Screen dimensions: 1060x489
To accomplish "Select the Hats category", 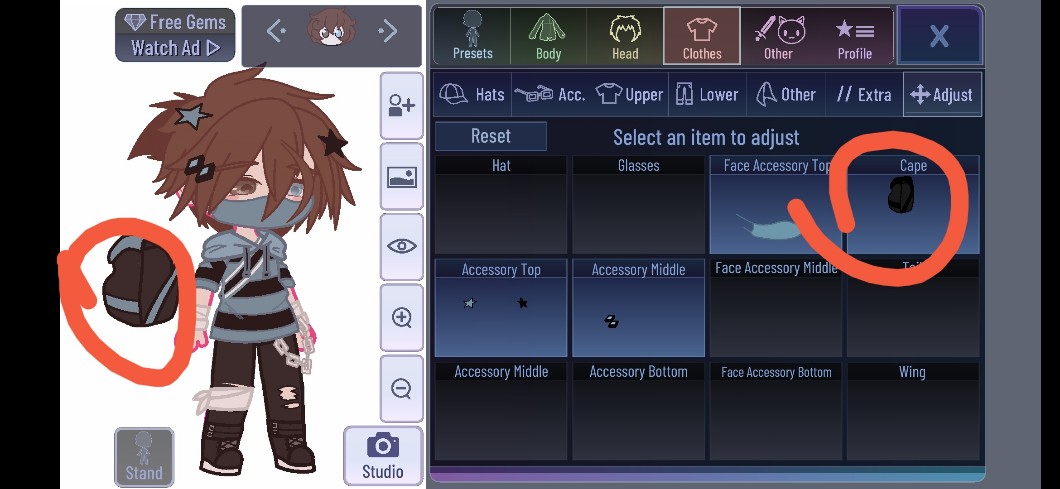I will pyautogui.click(x=473, y=94).
